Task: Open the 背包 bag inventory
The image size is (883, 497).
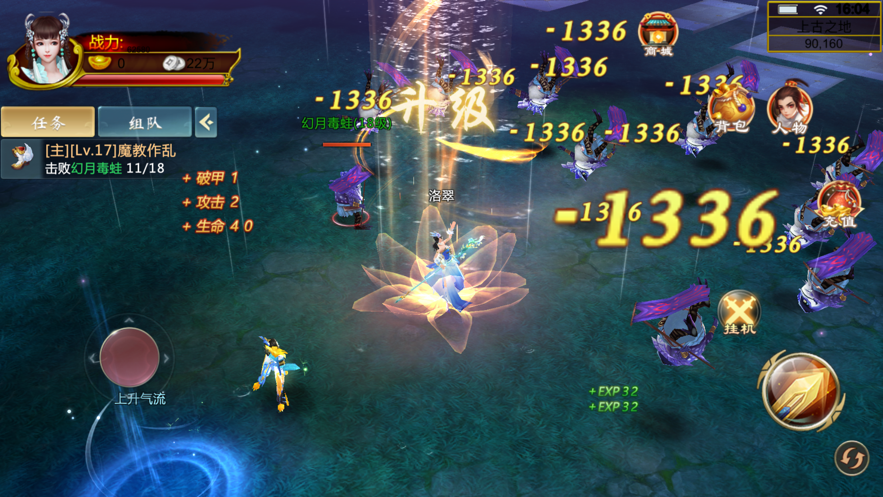Action: tap(730, 109)
